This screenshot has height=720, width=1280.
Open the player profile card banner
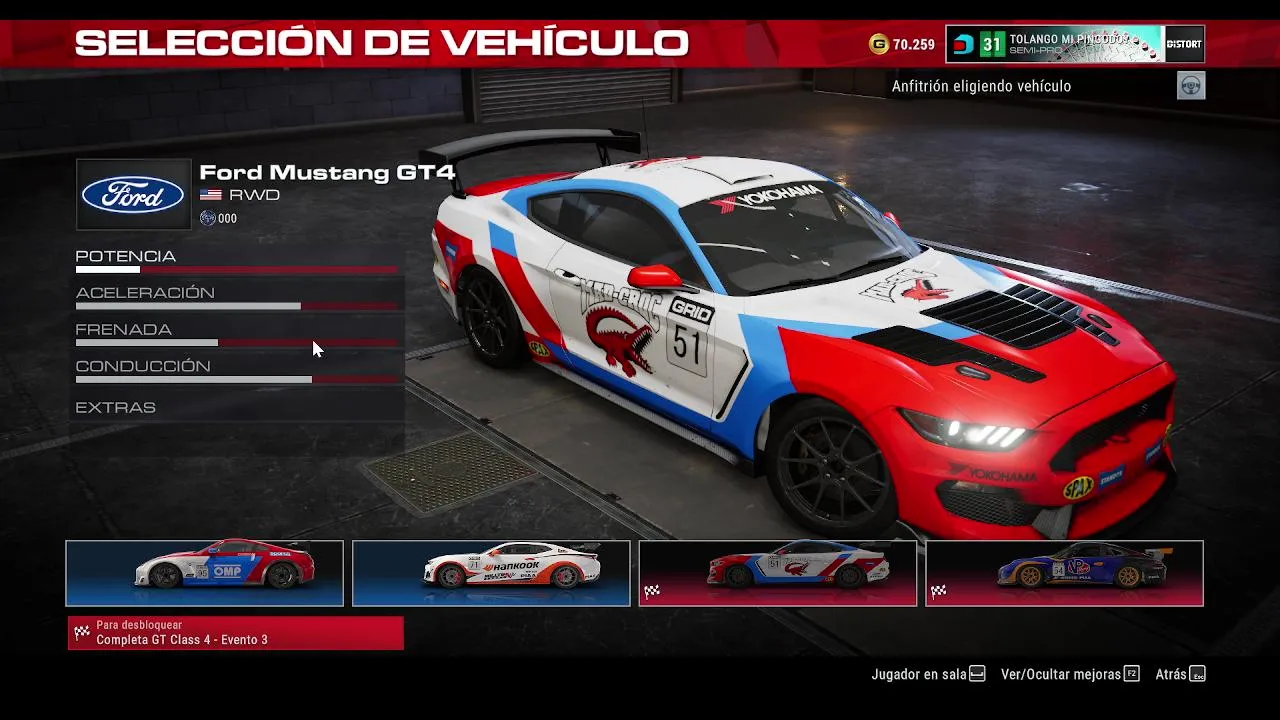pos(1075,44)
